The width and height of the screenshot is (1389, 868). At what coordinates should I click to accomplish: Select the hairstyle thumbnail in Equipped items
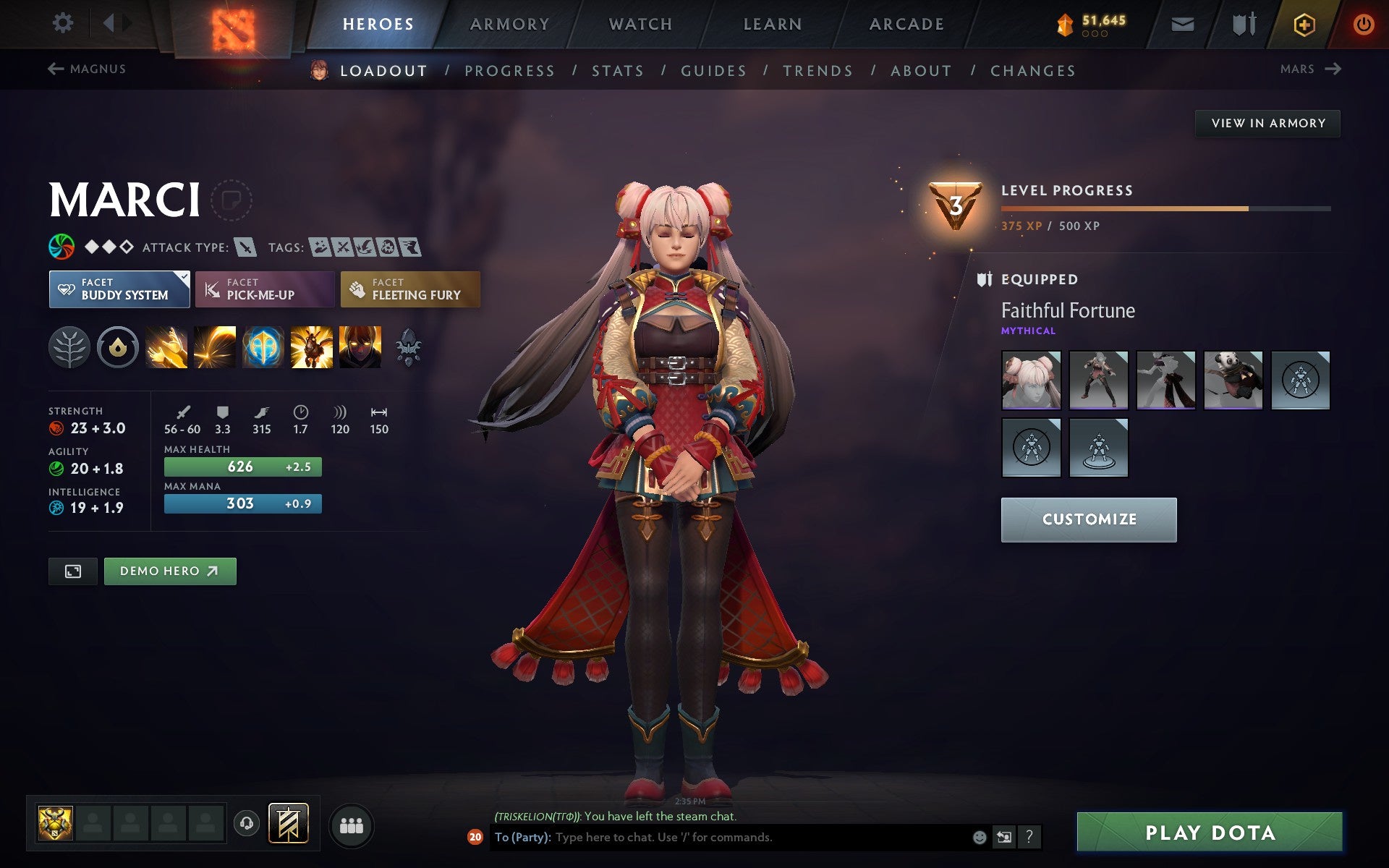point(1030,379)
